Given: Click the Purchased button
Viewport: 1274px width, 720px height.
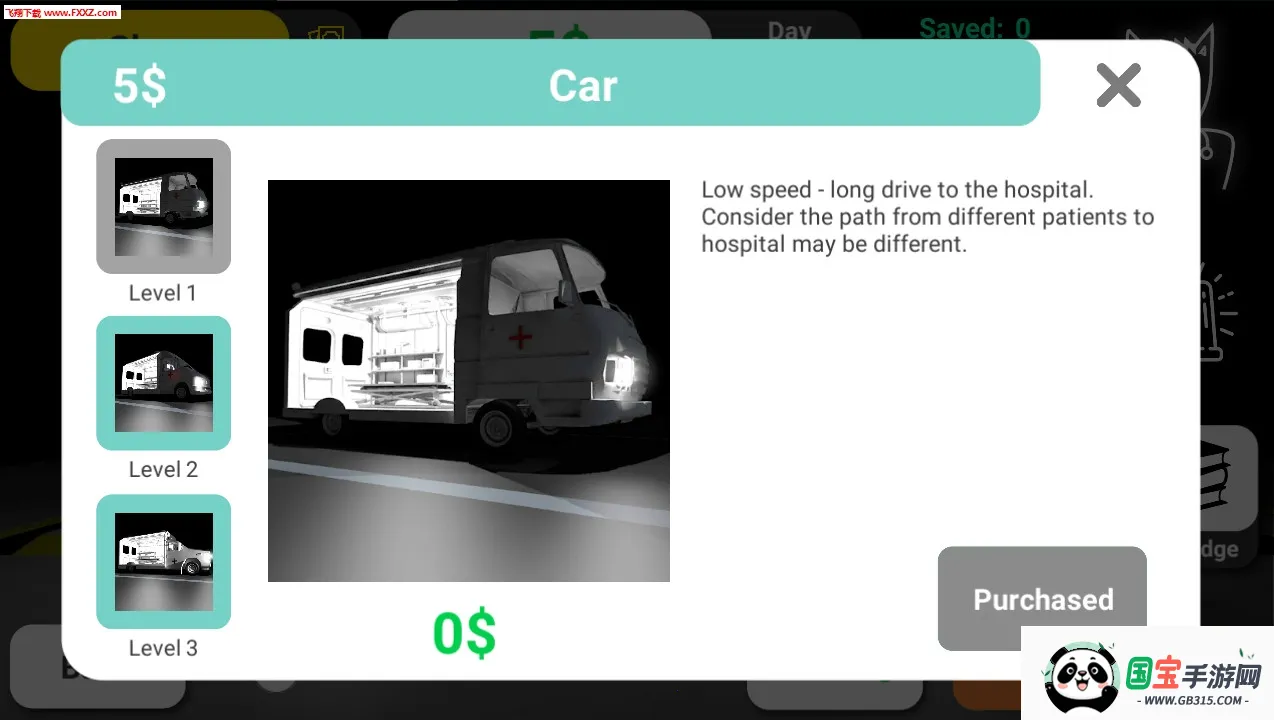Looking at the screenshot, I should click(1041, 598).
